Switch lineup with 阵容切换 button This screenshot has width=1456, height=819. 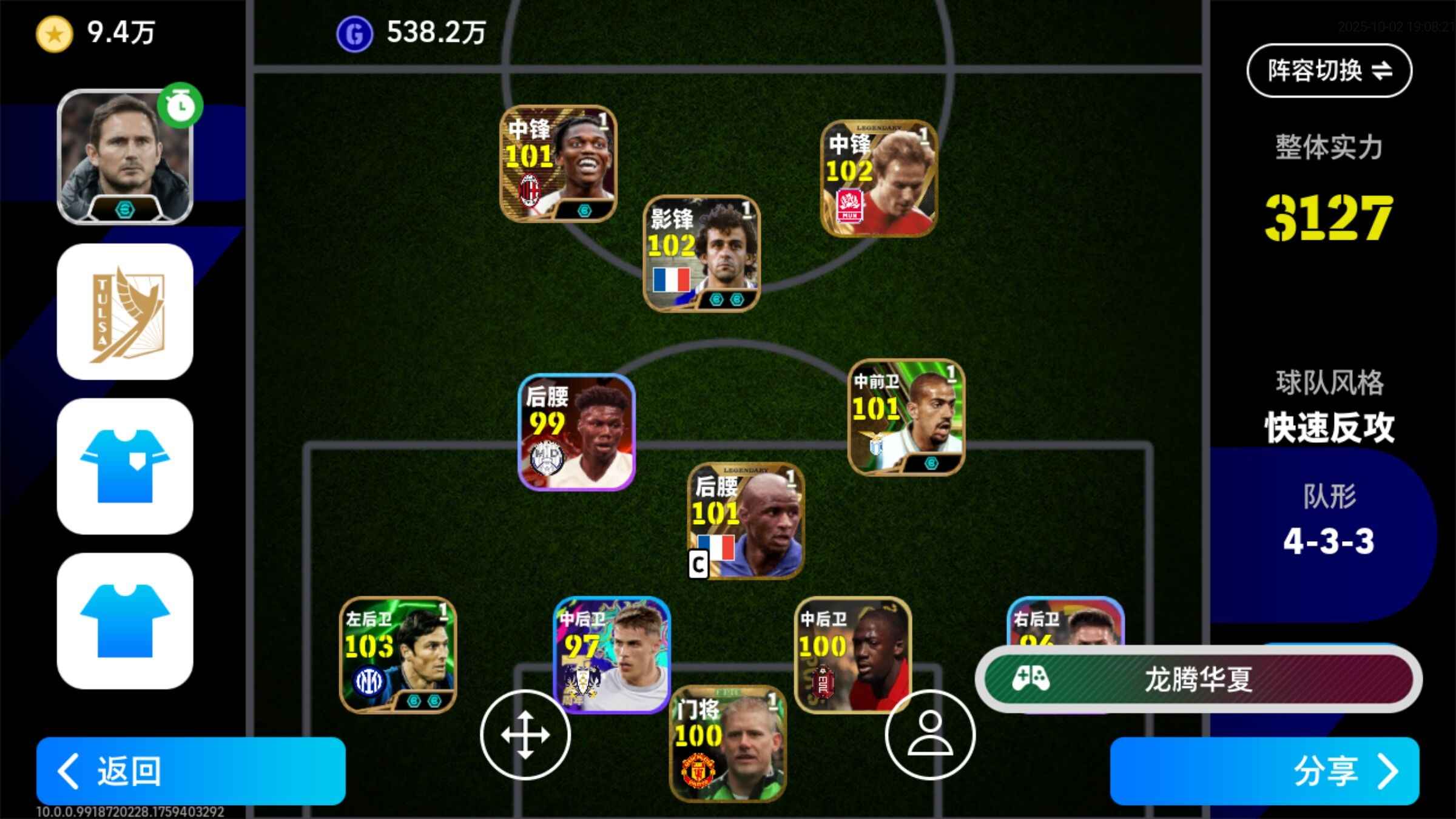pos(1329,70)
